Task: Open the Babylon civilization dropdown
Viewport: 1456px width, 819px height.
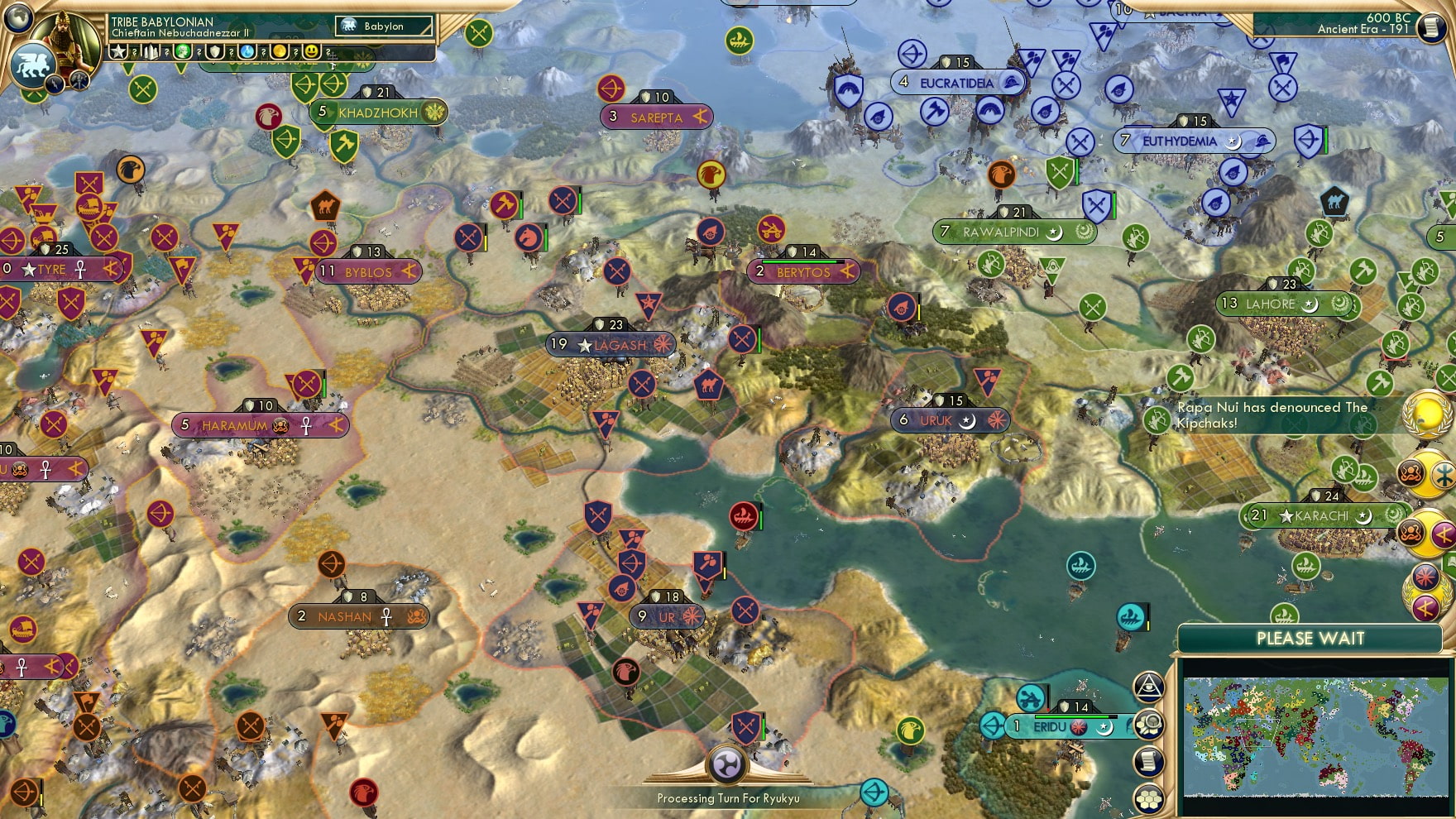Action: 385,26
